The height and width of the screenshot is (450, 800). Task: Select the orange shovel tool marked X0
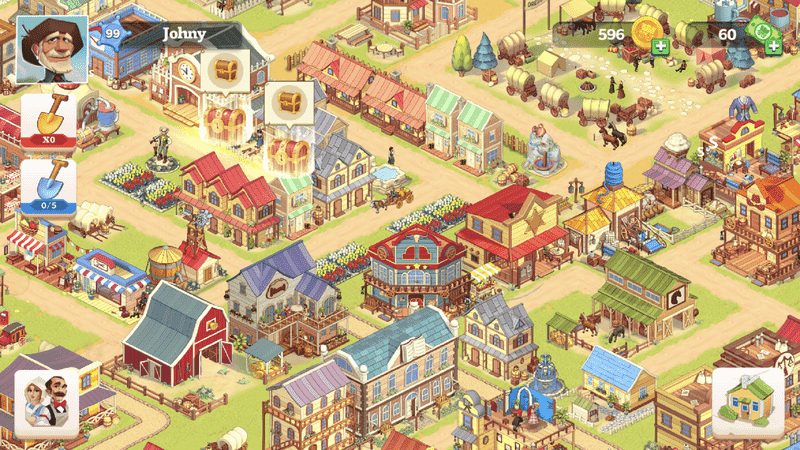coord(48,120)
